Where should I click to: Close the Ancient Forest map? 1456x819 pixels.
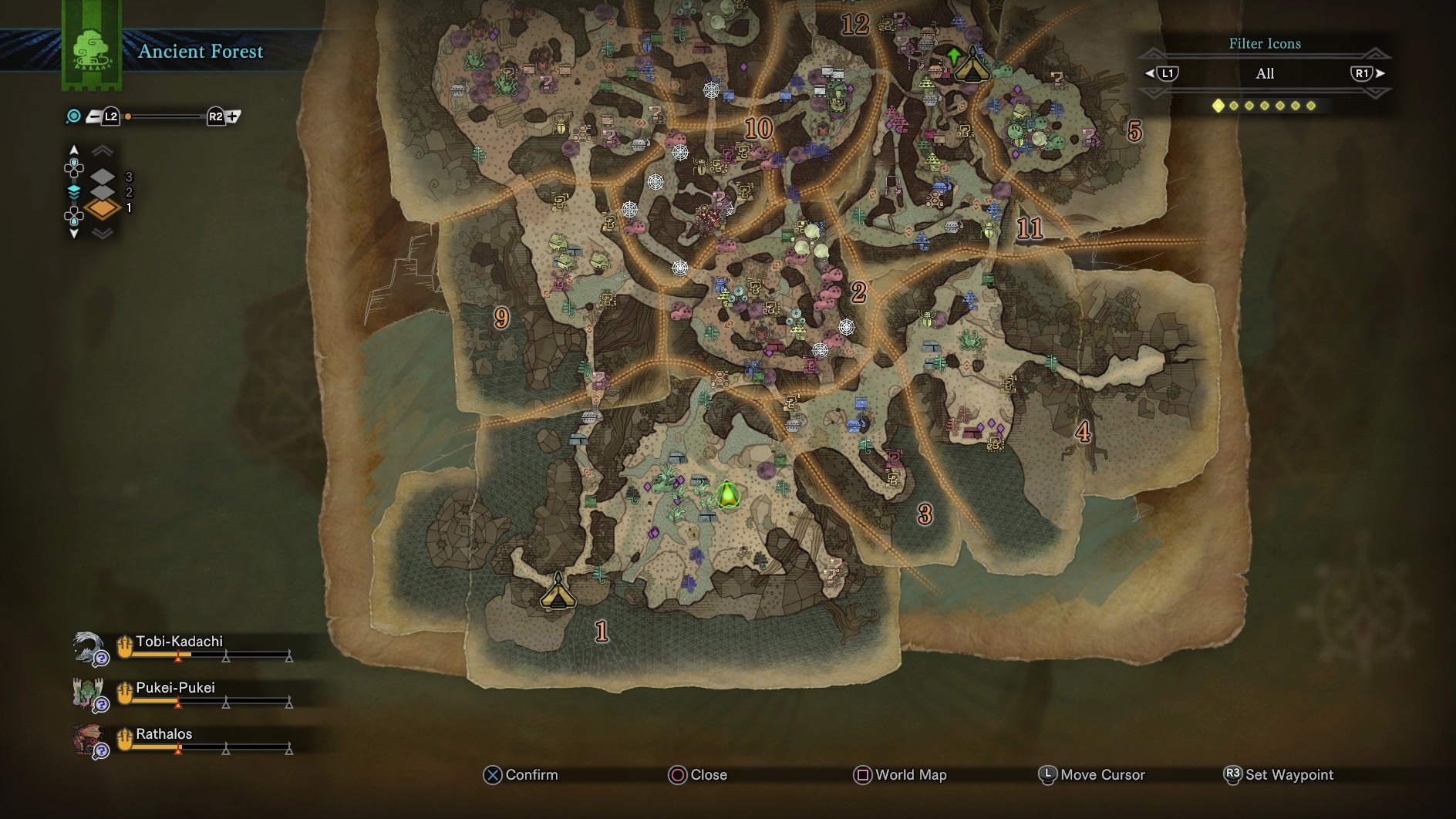tap(698, 775)
